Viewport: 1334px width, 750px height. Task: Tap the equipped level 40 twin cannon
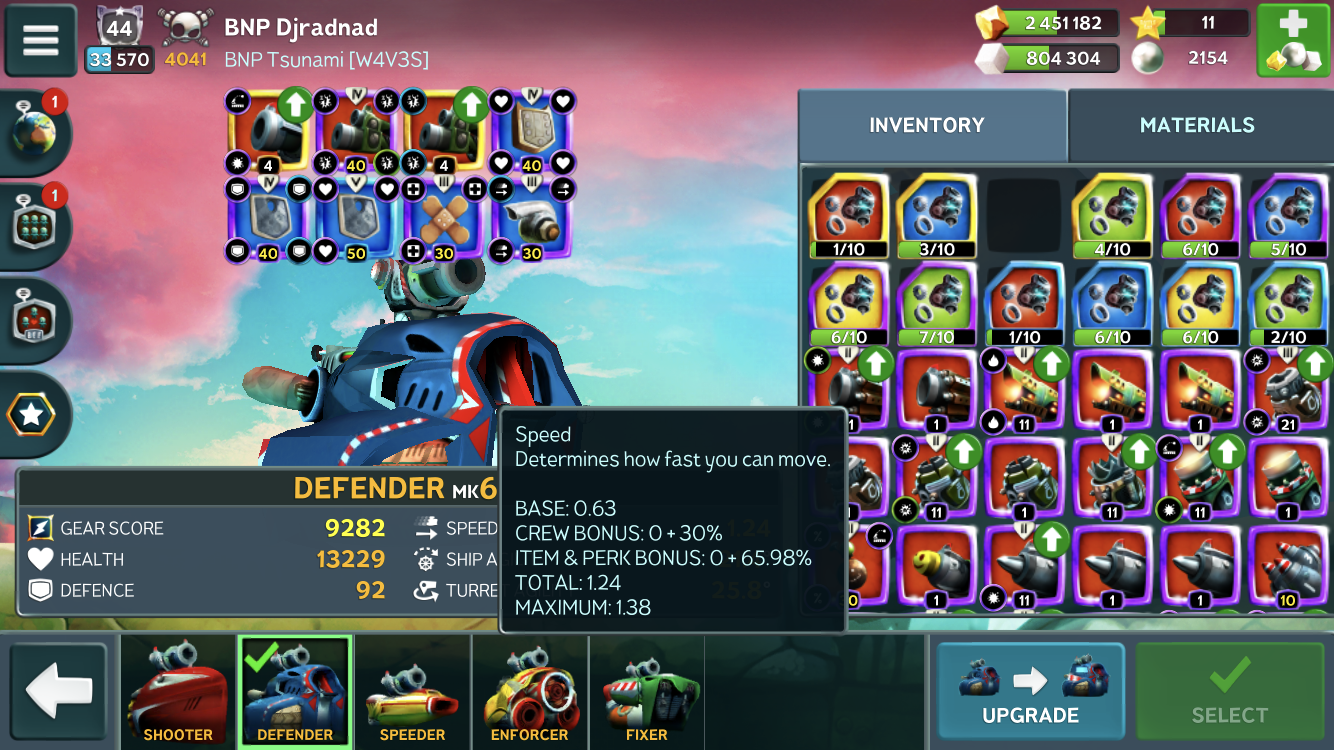click(356, 131)
